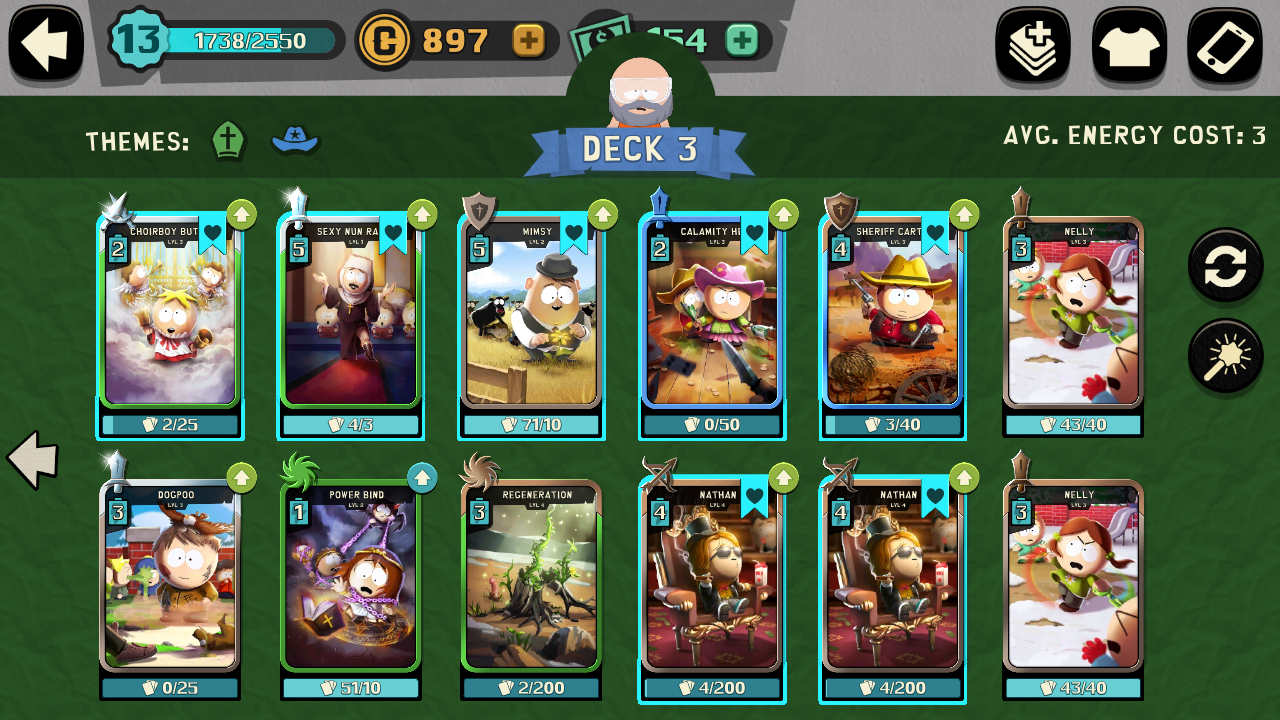
Task: Click the blue cowboy hat theme icon
Action: click(295, 140)
